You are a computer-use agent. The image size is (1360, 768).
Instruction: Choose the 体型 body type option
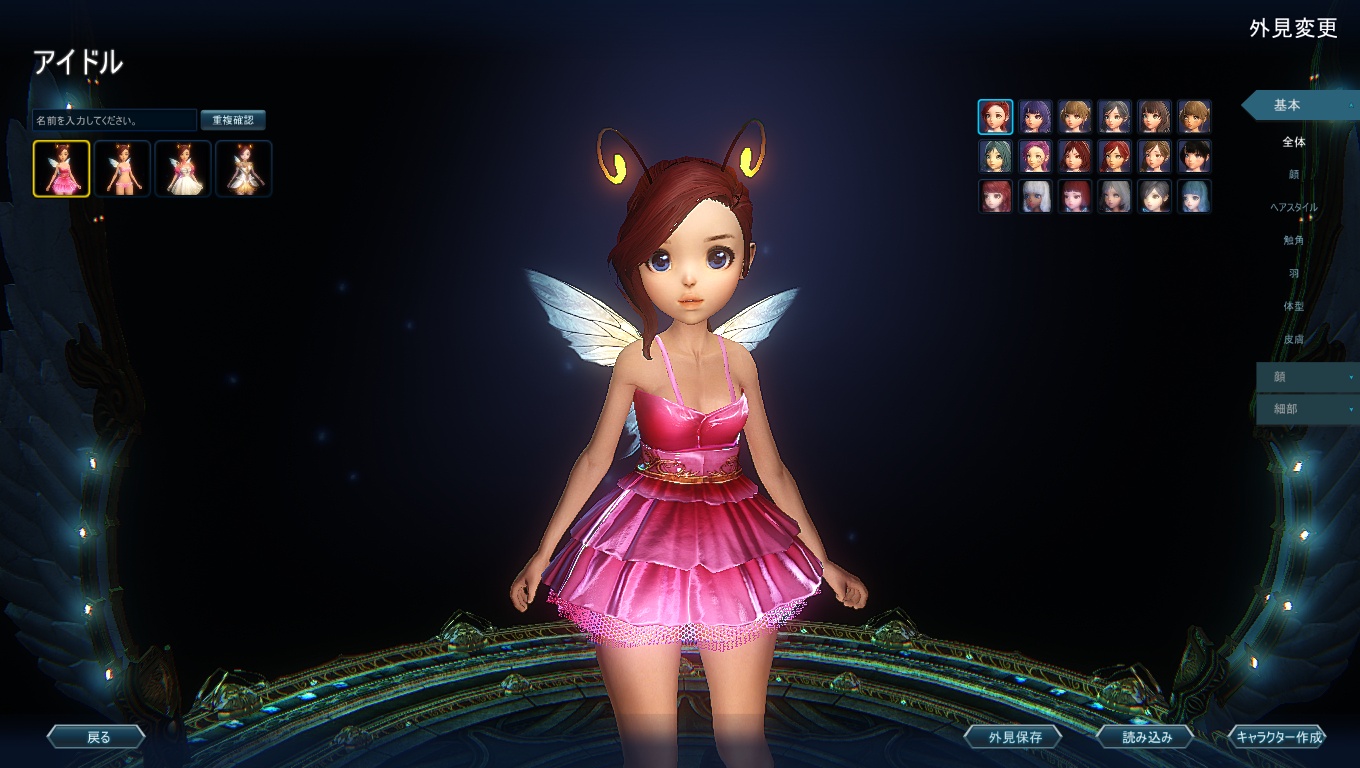(x=1294, y=306)
